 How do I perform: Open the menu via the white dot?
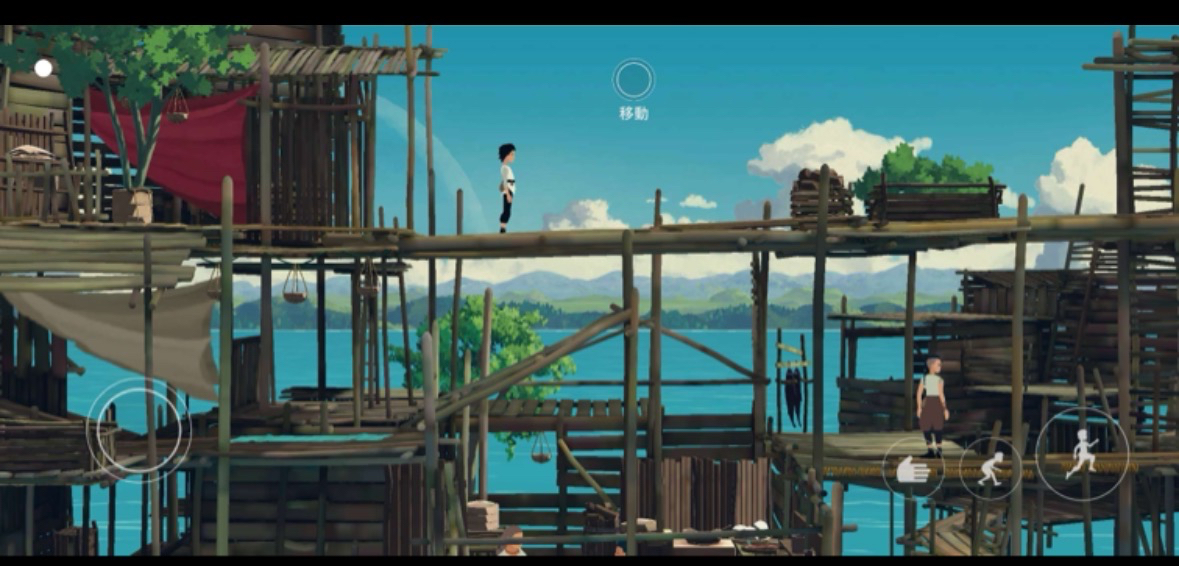(x=43, y=68)
